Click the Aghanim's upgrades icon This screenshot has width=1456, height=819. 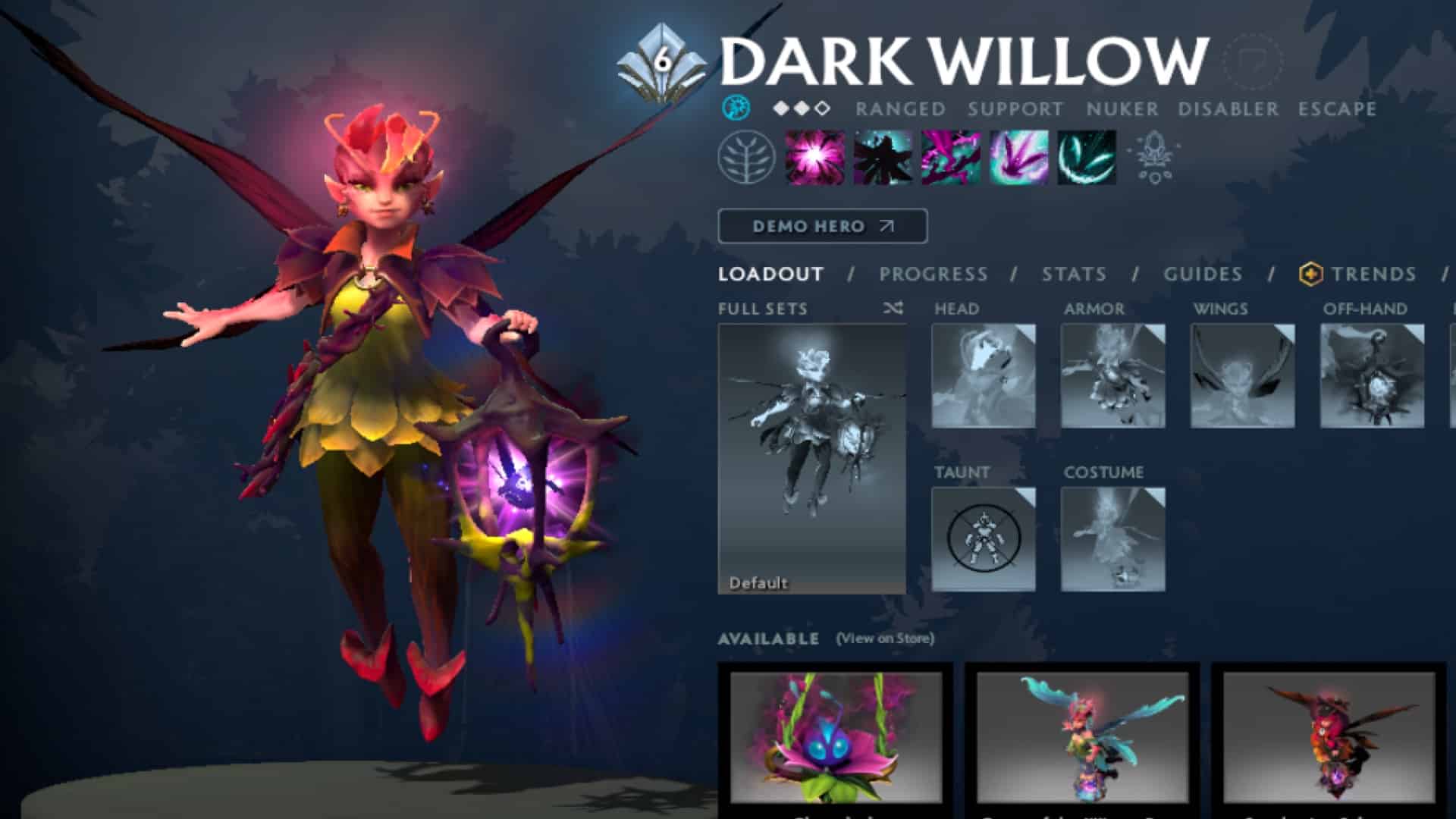(1155, 158)
